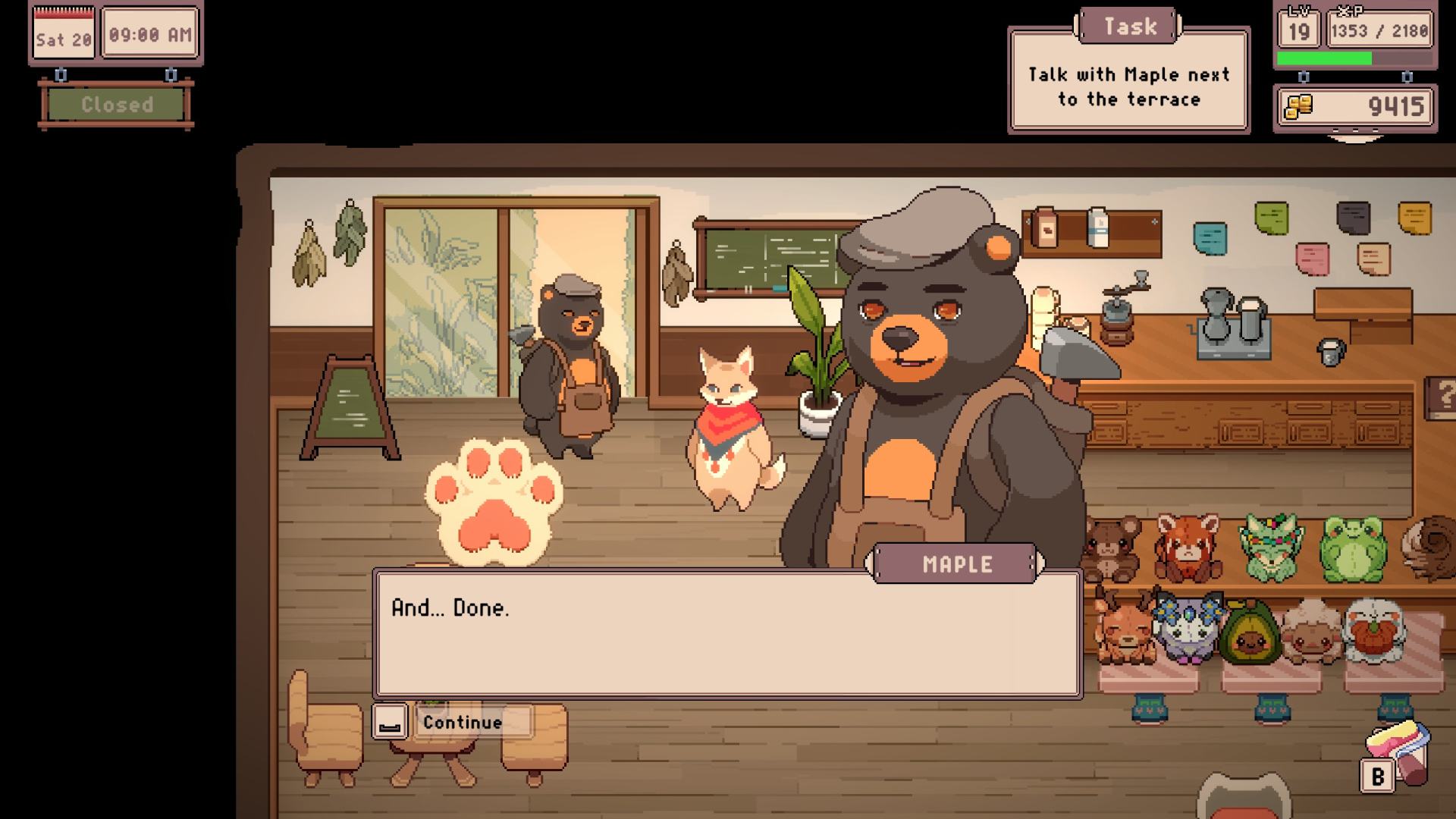Screen dimensions: 1456x819
Task: Open the paint roller decorate tool
Action: coord(1401,752)
